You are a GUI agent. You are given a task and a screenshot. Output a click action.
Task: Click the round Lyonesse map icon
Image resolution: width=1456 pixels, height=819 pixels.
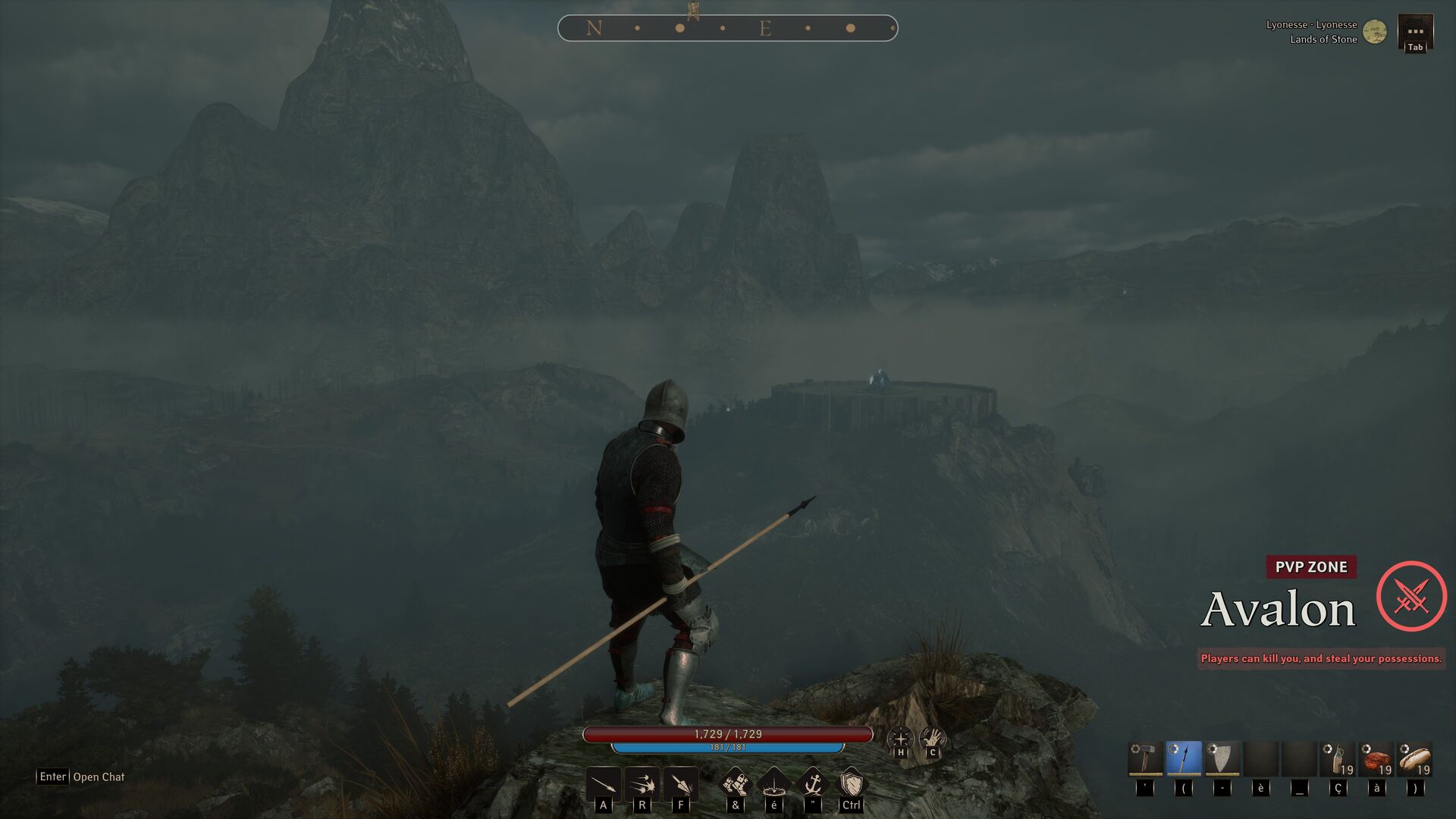(1374, 32)
